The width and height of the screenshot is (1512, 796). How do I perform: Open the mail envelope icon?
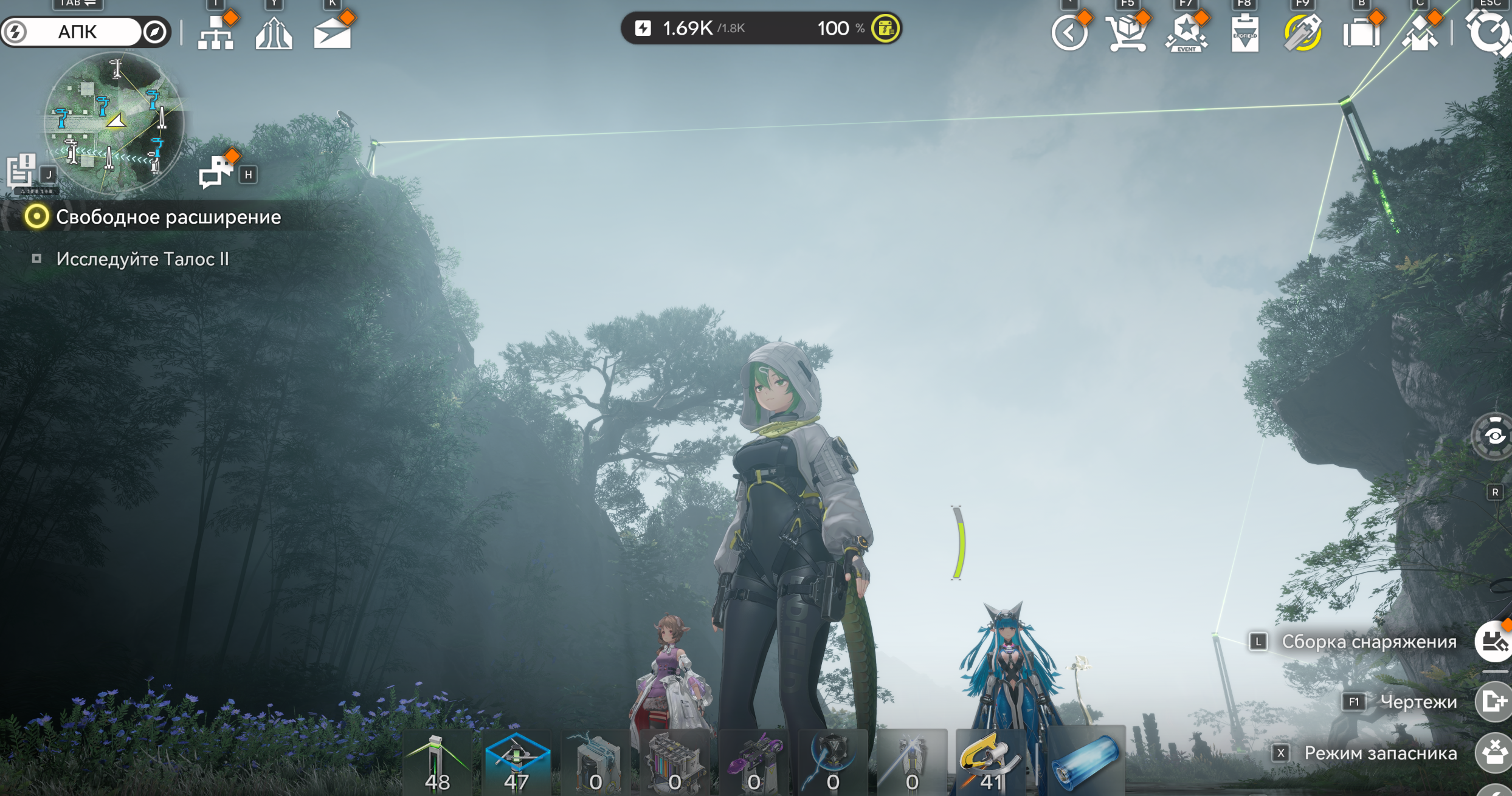[332, 34]
